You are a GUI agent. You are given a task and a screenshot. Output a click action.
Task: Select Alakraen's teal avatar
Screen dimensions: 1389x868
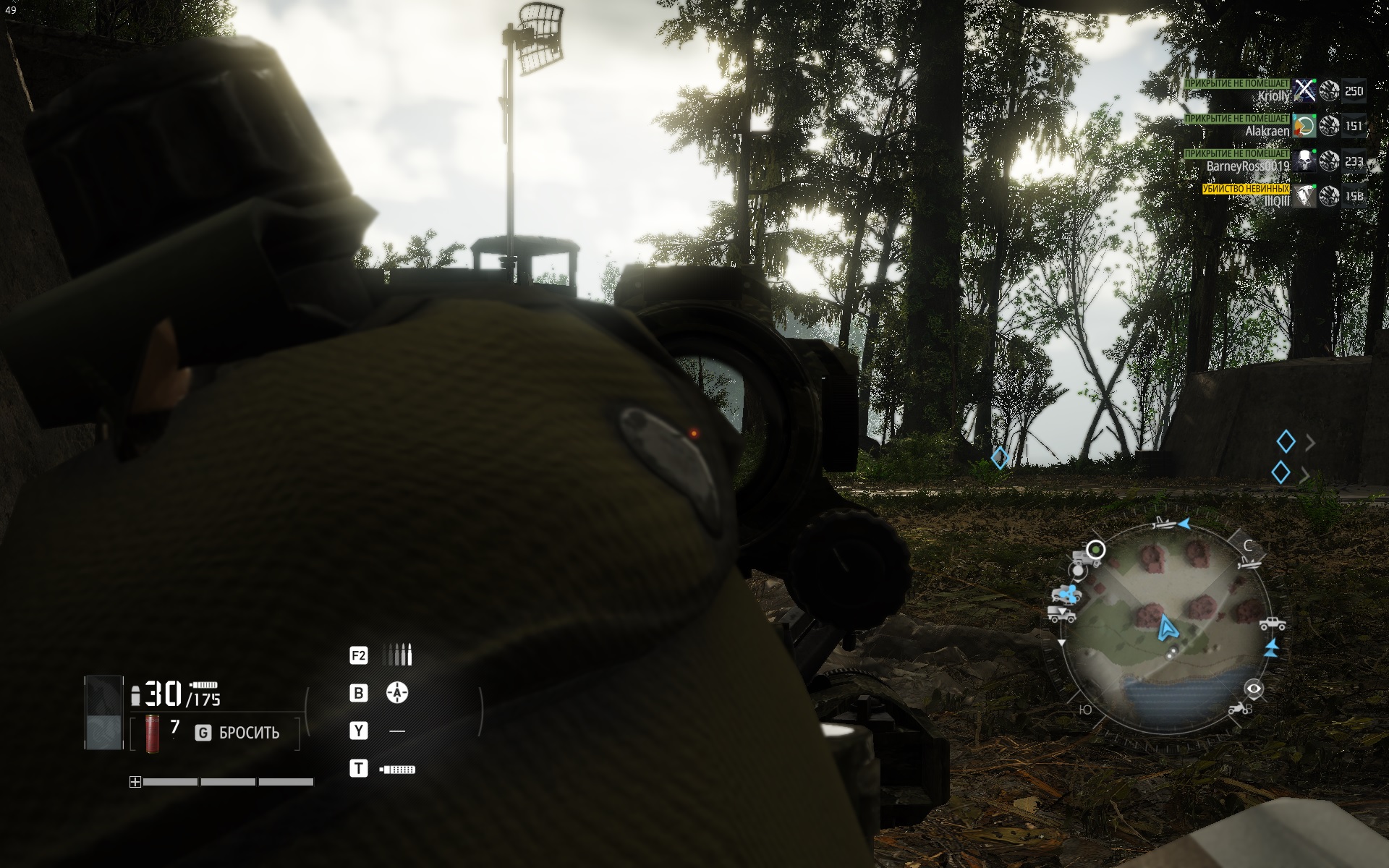[1304, 126]
